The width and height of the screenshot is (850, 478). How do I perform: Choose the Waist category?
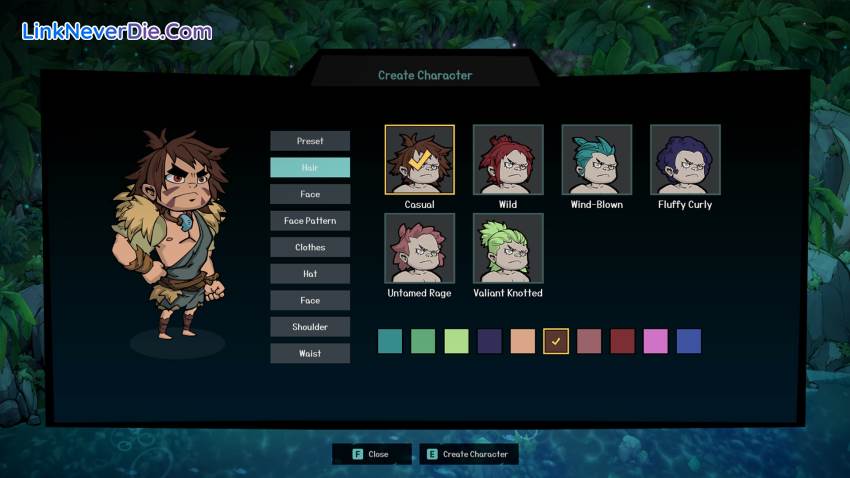pyautogui.click(x=310, y=353)
